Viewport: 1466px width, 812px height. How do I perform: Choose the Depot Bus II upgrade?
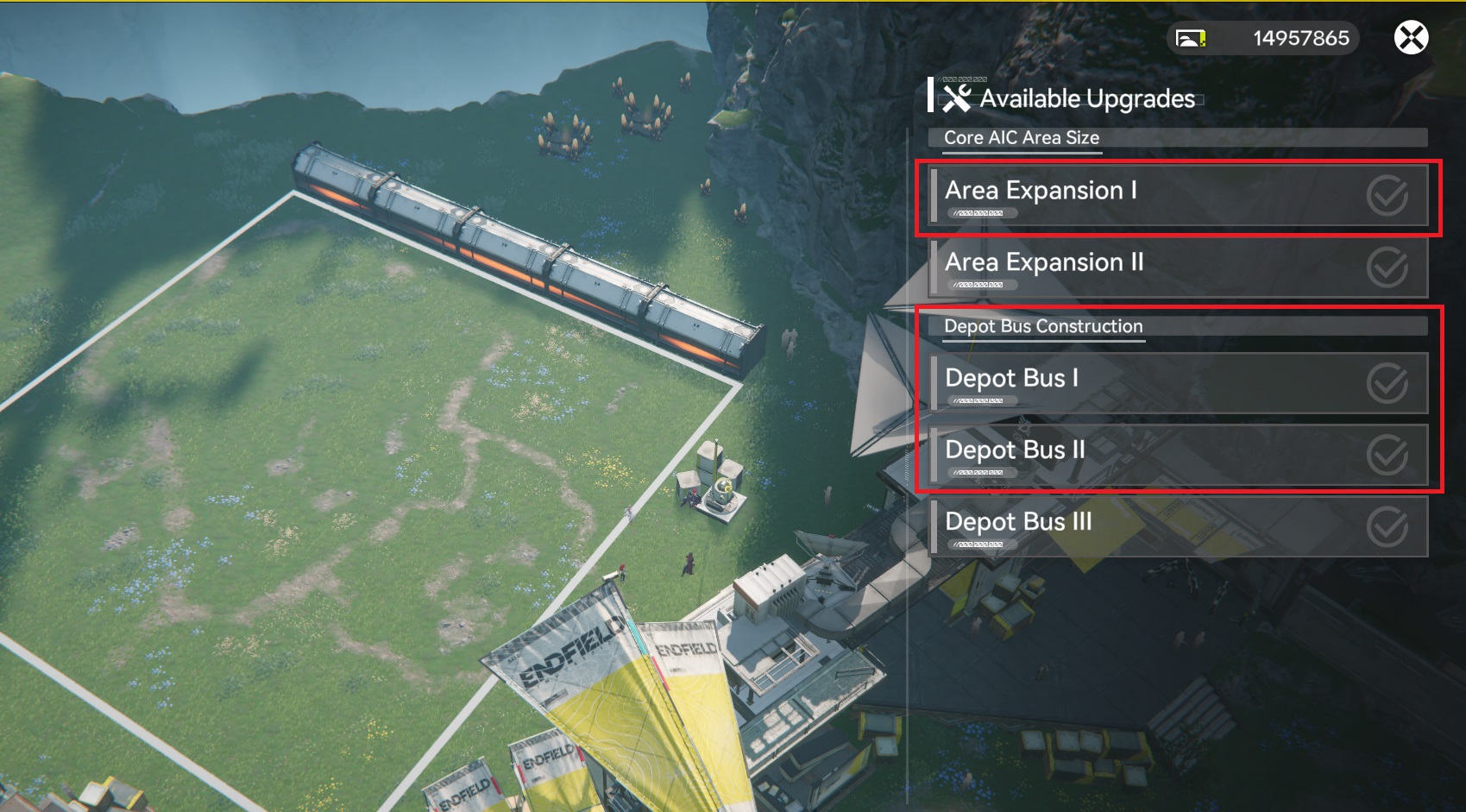coord(1179,455)
